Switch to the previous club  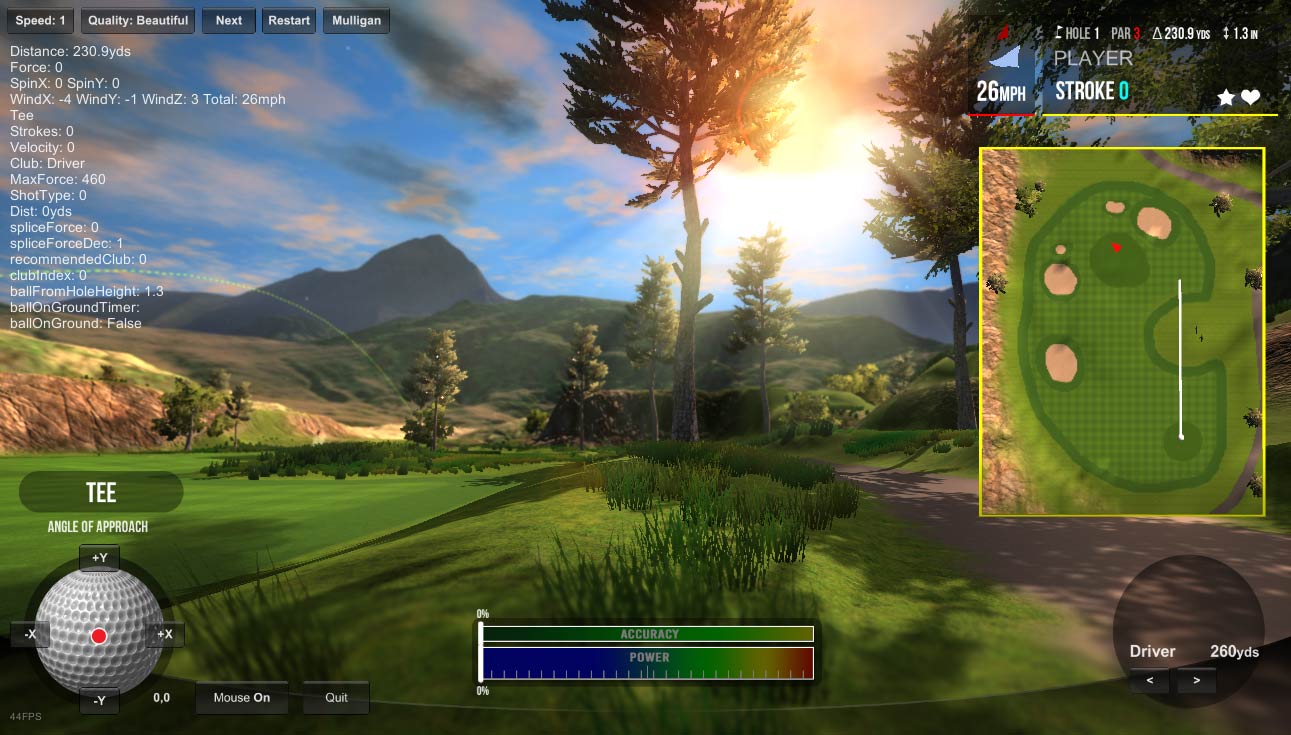pos(1150,681)
